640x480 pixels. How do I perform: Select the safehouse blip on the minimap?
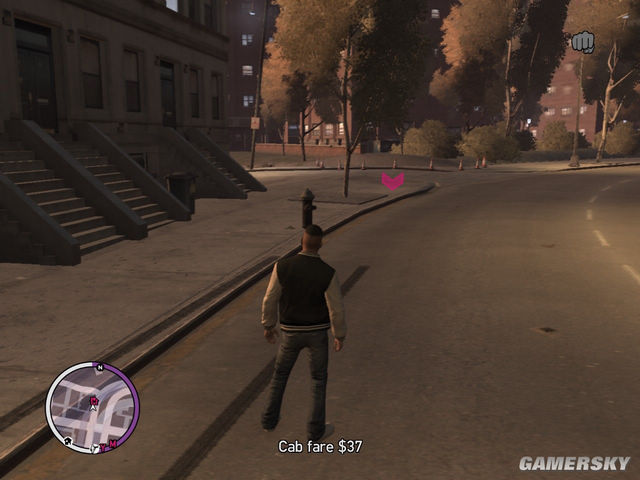pos(68,441)
